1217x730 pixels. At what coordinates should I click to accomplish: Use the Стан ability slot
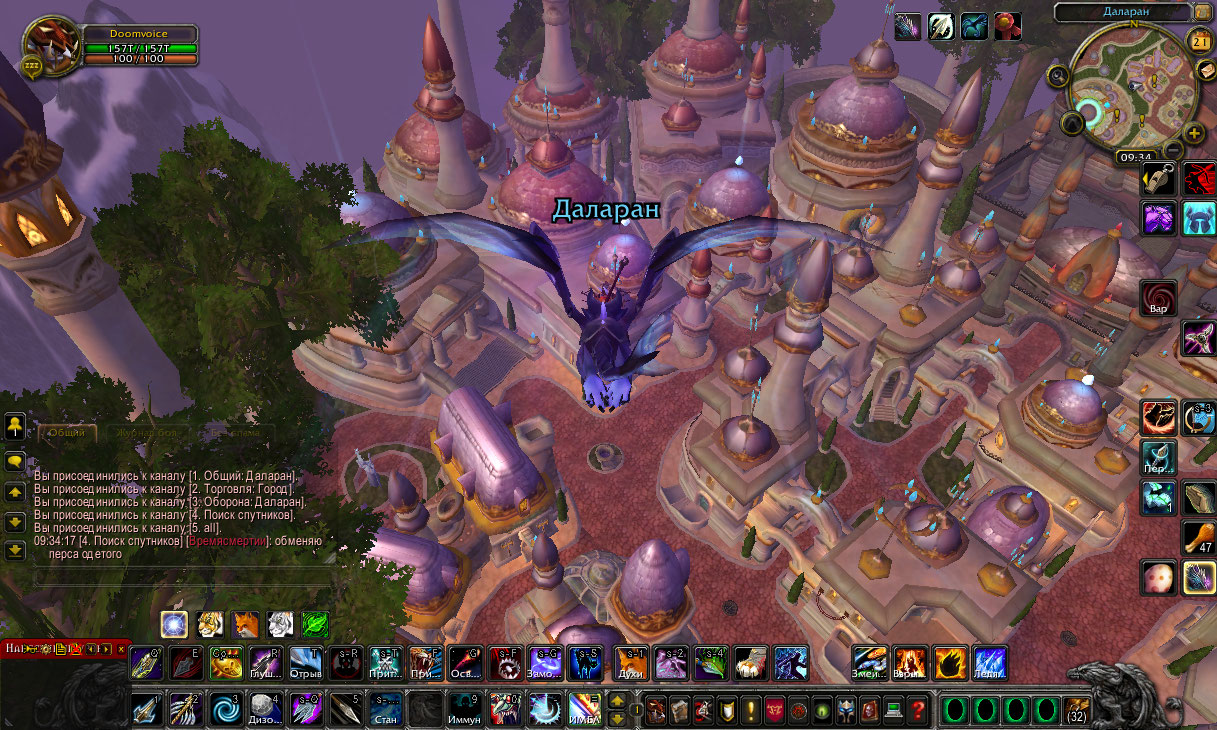[x=386, y=709]
